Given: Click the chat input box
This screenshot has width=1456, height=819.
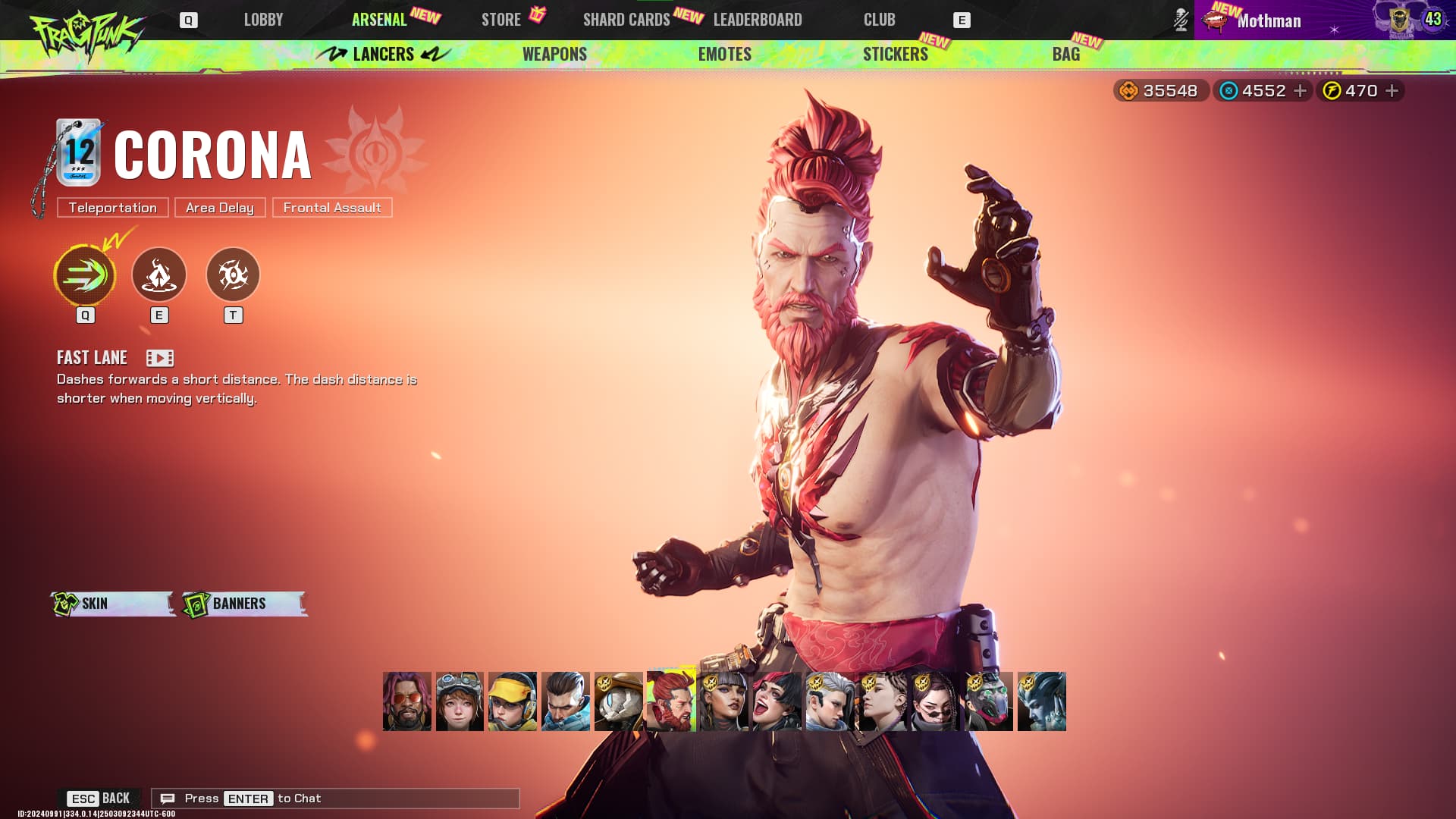Looking at the screenshot, I should point(335,799).
